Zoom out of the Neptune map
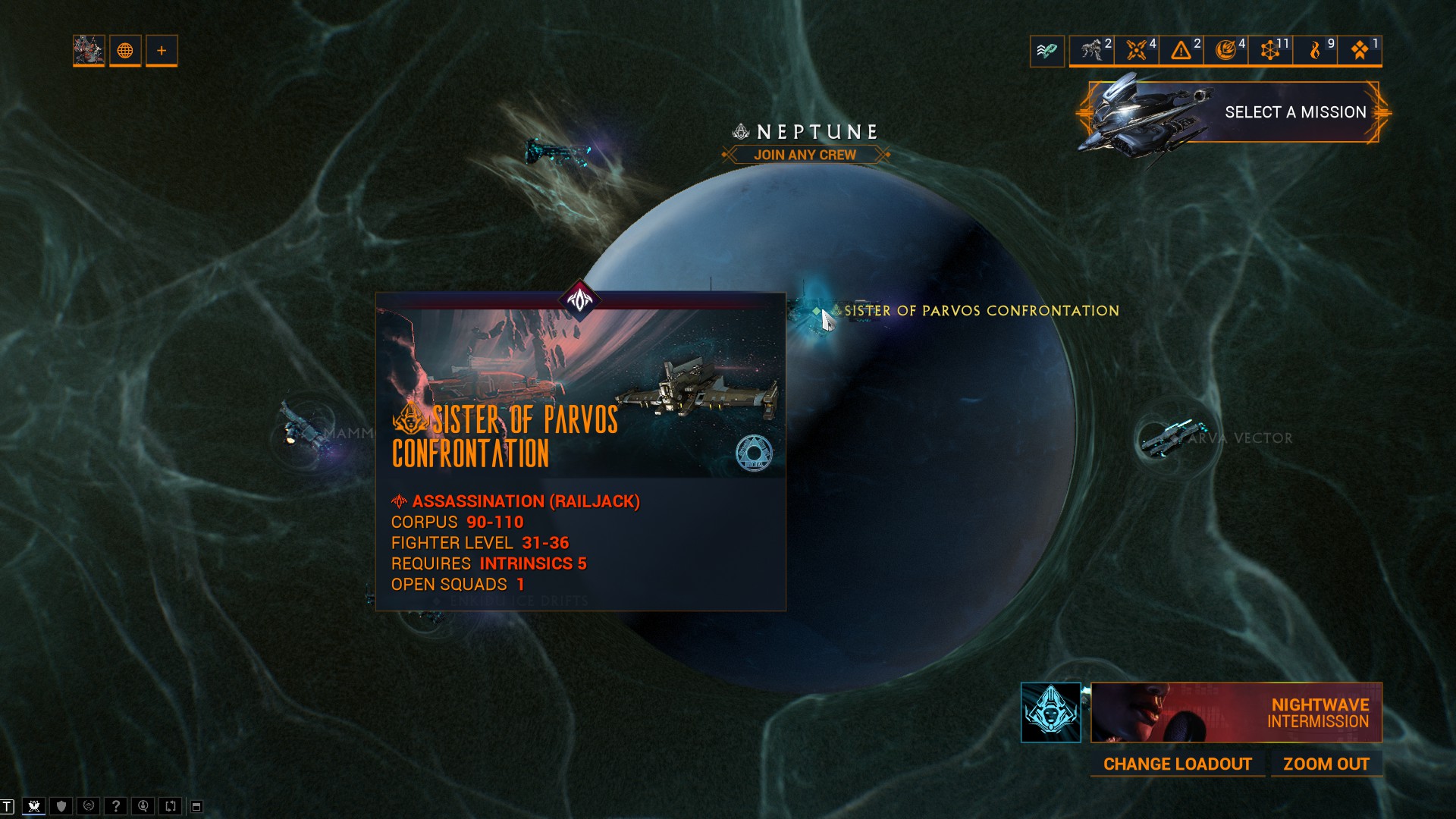1456x819 pixels. [x=1326, y=764]
